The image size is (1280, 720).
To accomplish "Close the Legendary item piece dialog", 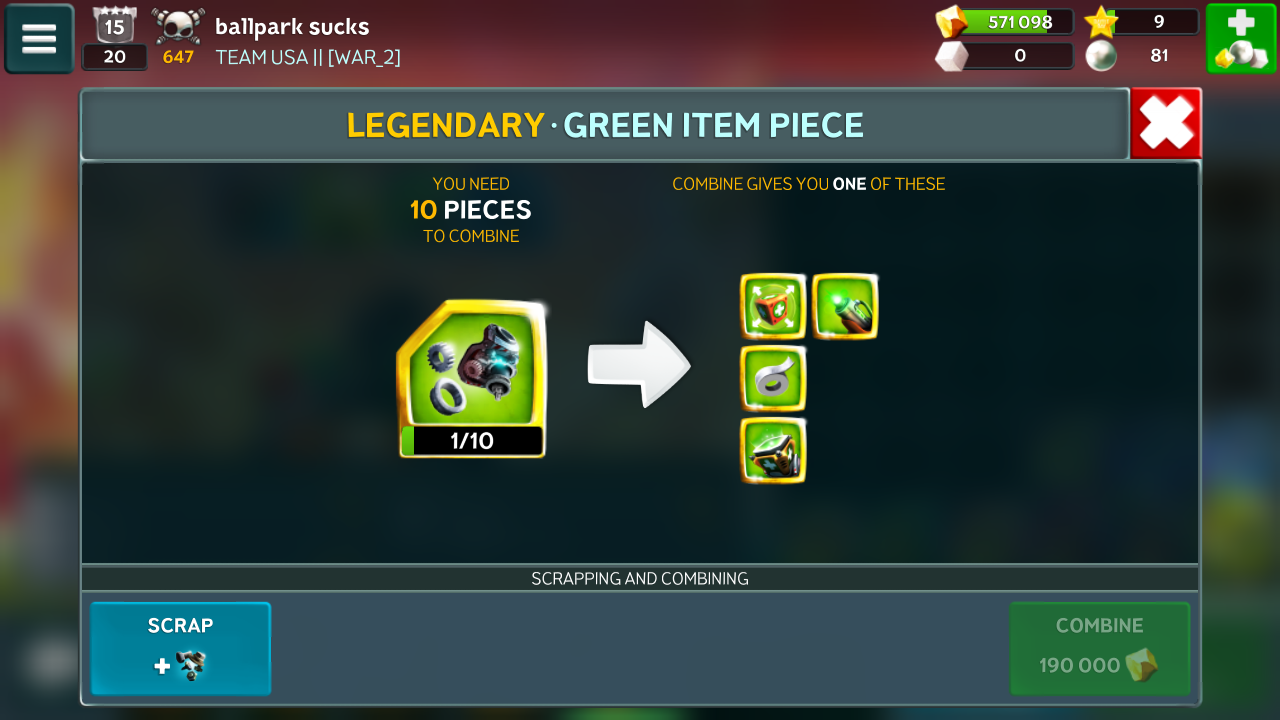I will coord(1166,124).
